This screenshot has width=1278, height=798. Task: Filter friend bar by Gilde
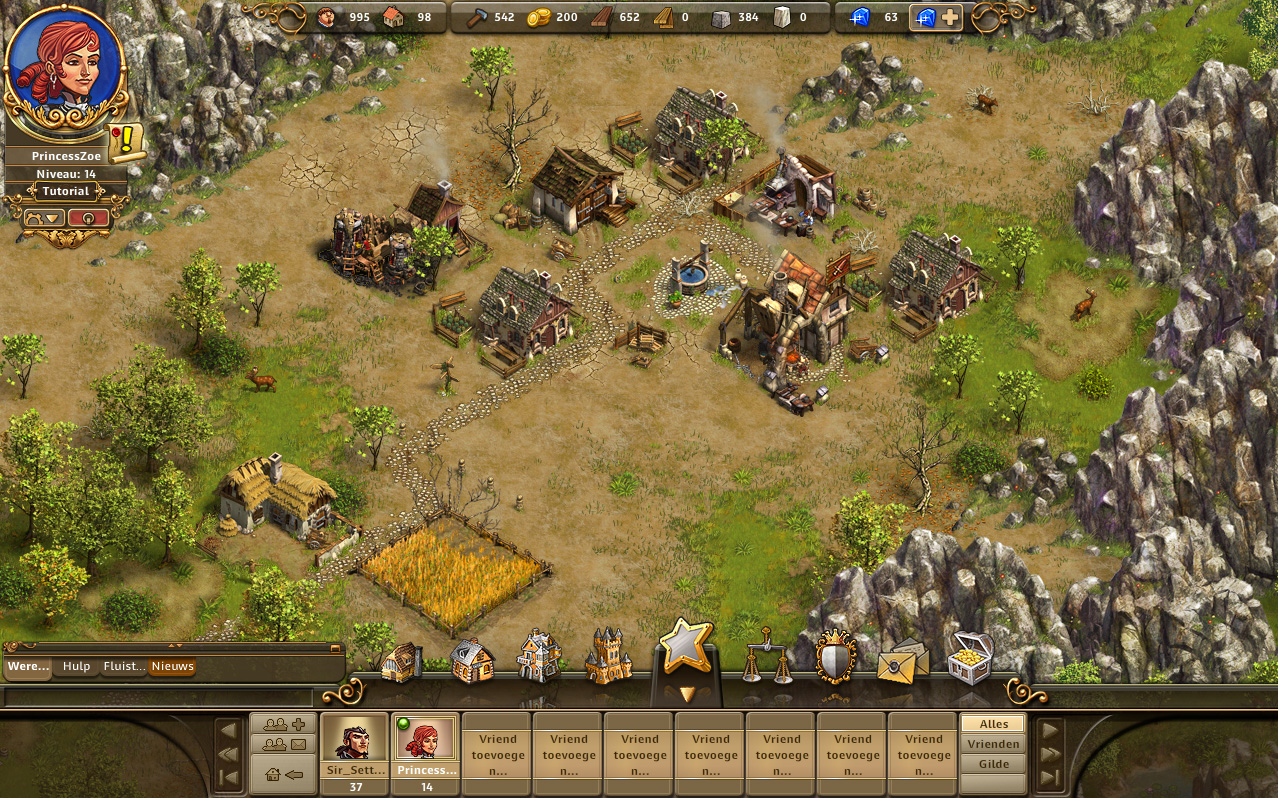click(x=993, y=764)
